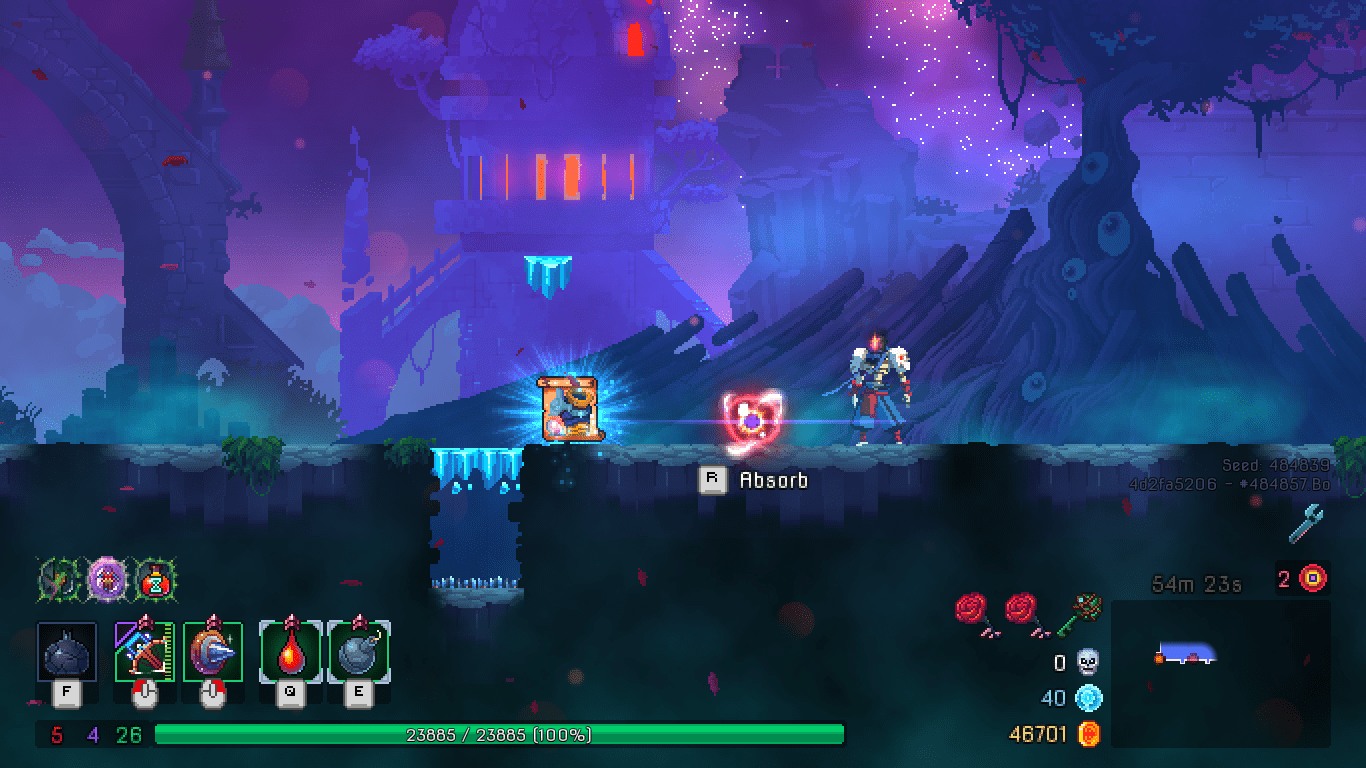Click the blue wrench icon

(x=1307, y=523)
